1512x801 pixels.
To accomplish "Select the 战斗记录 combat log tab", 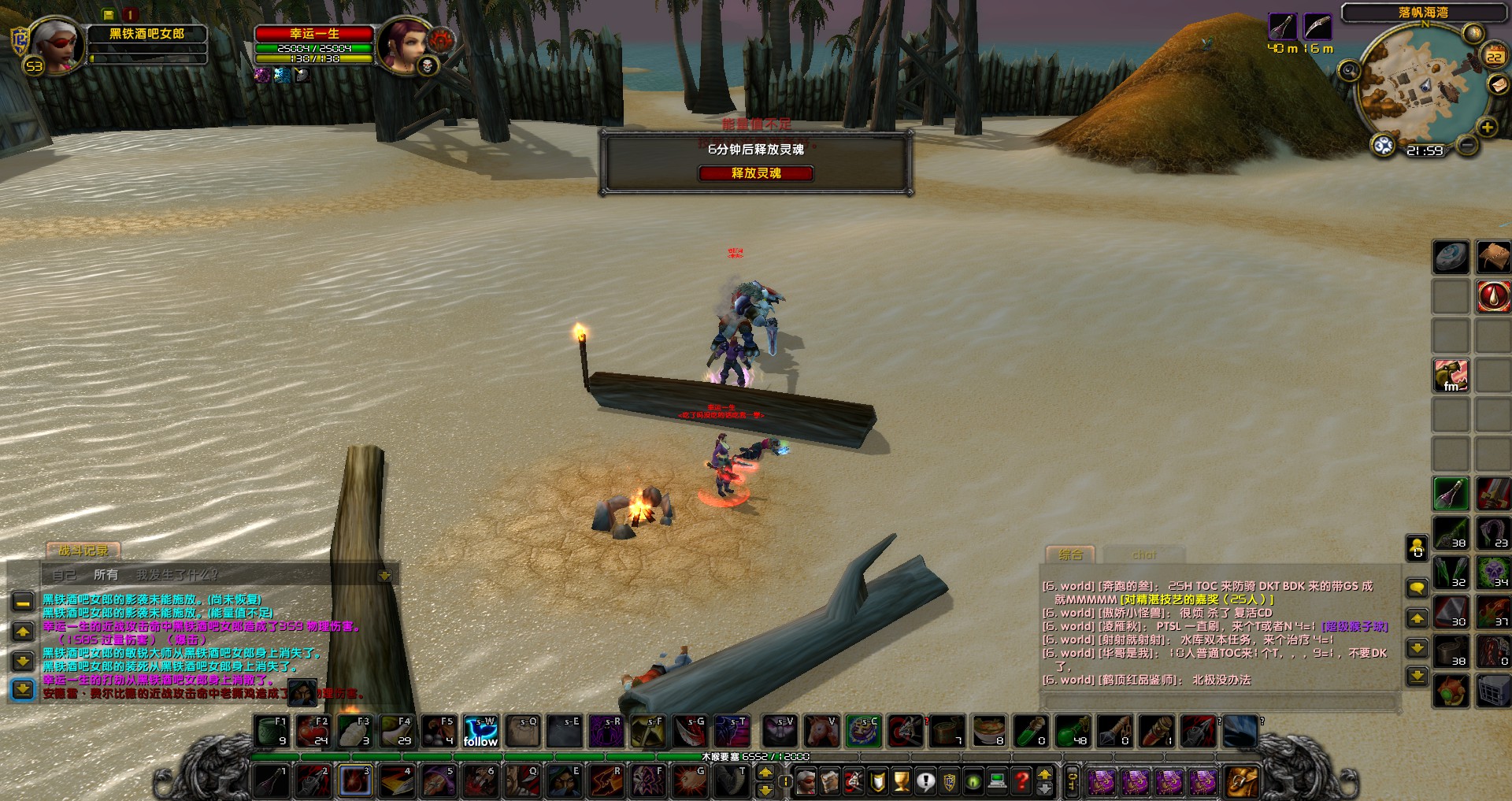I will (83, 551).
